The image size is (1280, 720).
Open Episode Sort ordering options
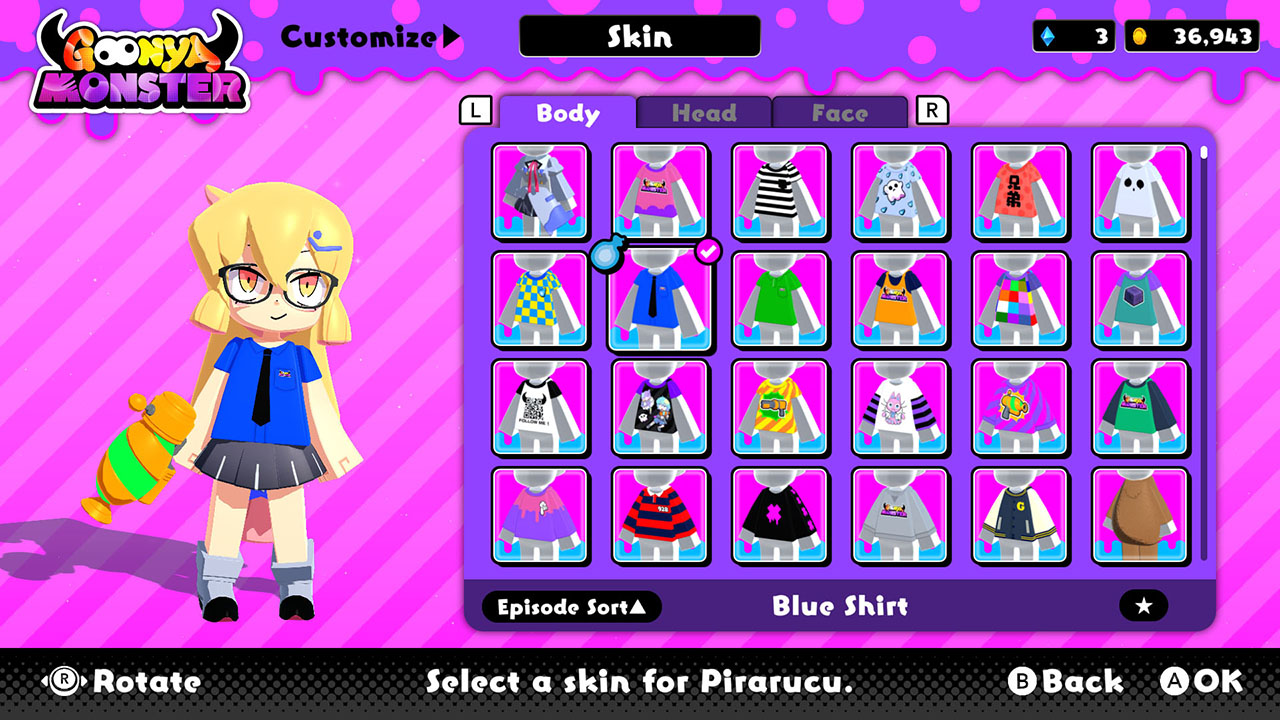[x=572, y=607]
